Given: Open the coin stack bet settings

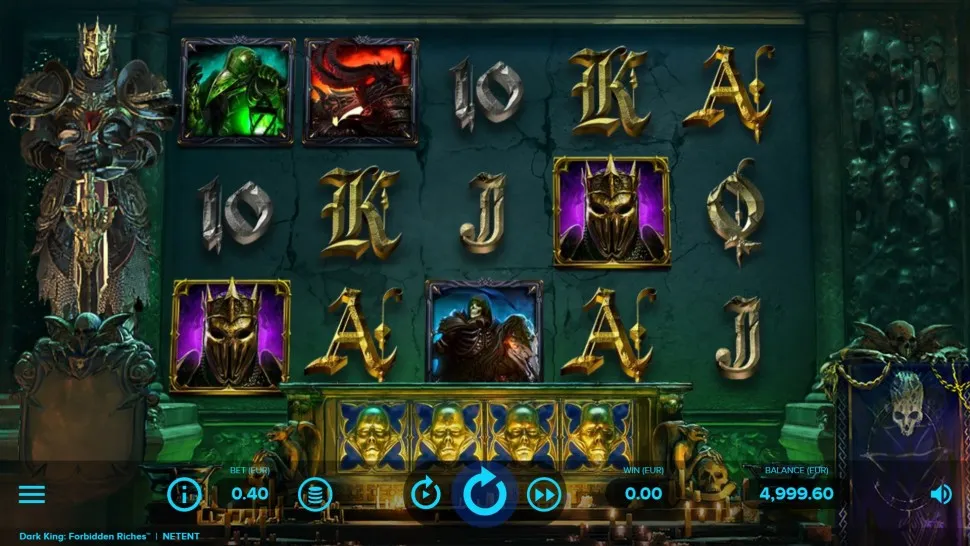Looking at the screenshot, I should tap(315, 493).
